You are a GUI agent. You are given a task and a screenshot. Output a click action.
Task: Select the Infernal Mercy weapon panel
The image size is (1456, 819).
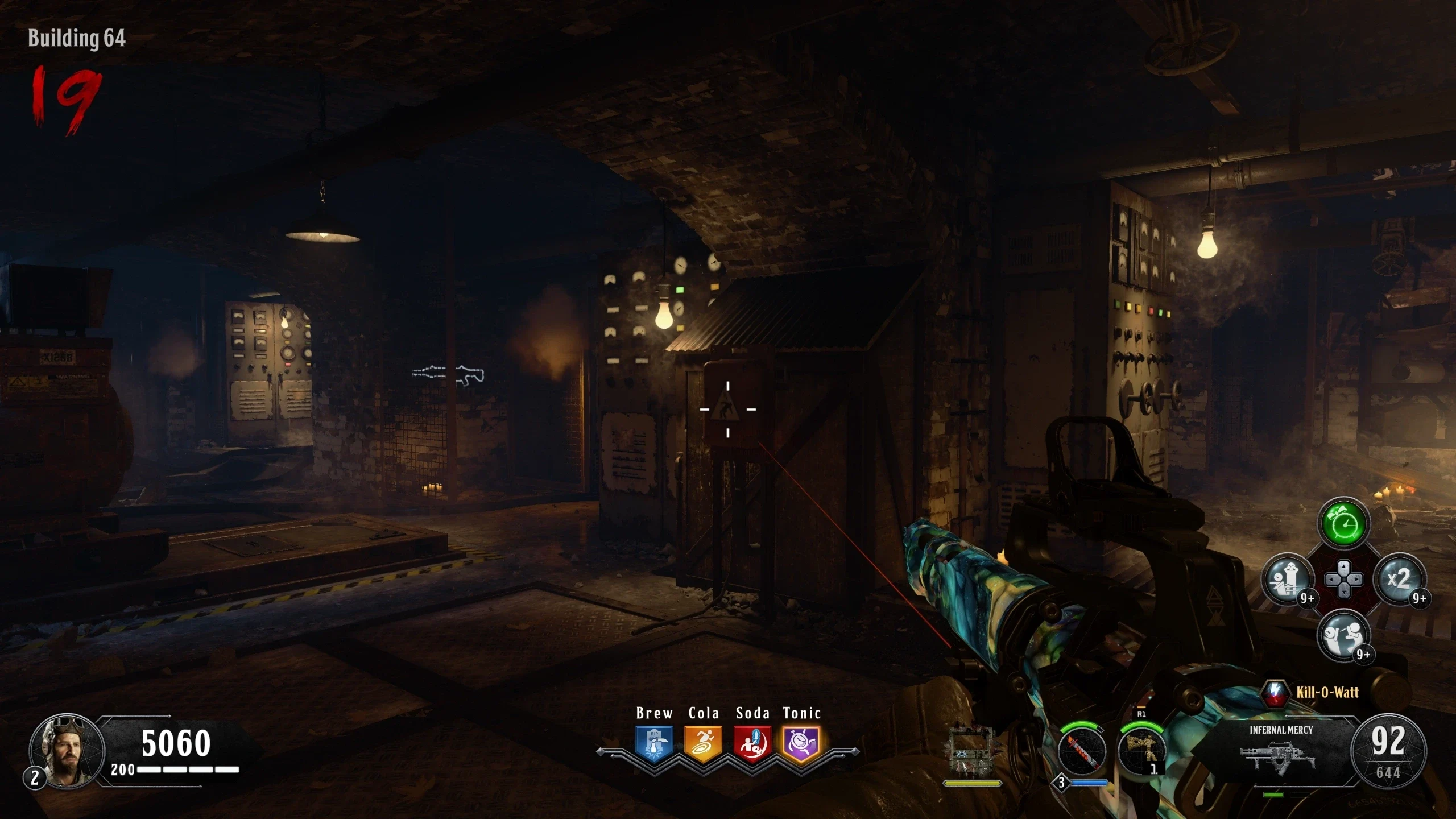1281,751
